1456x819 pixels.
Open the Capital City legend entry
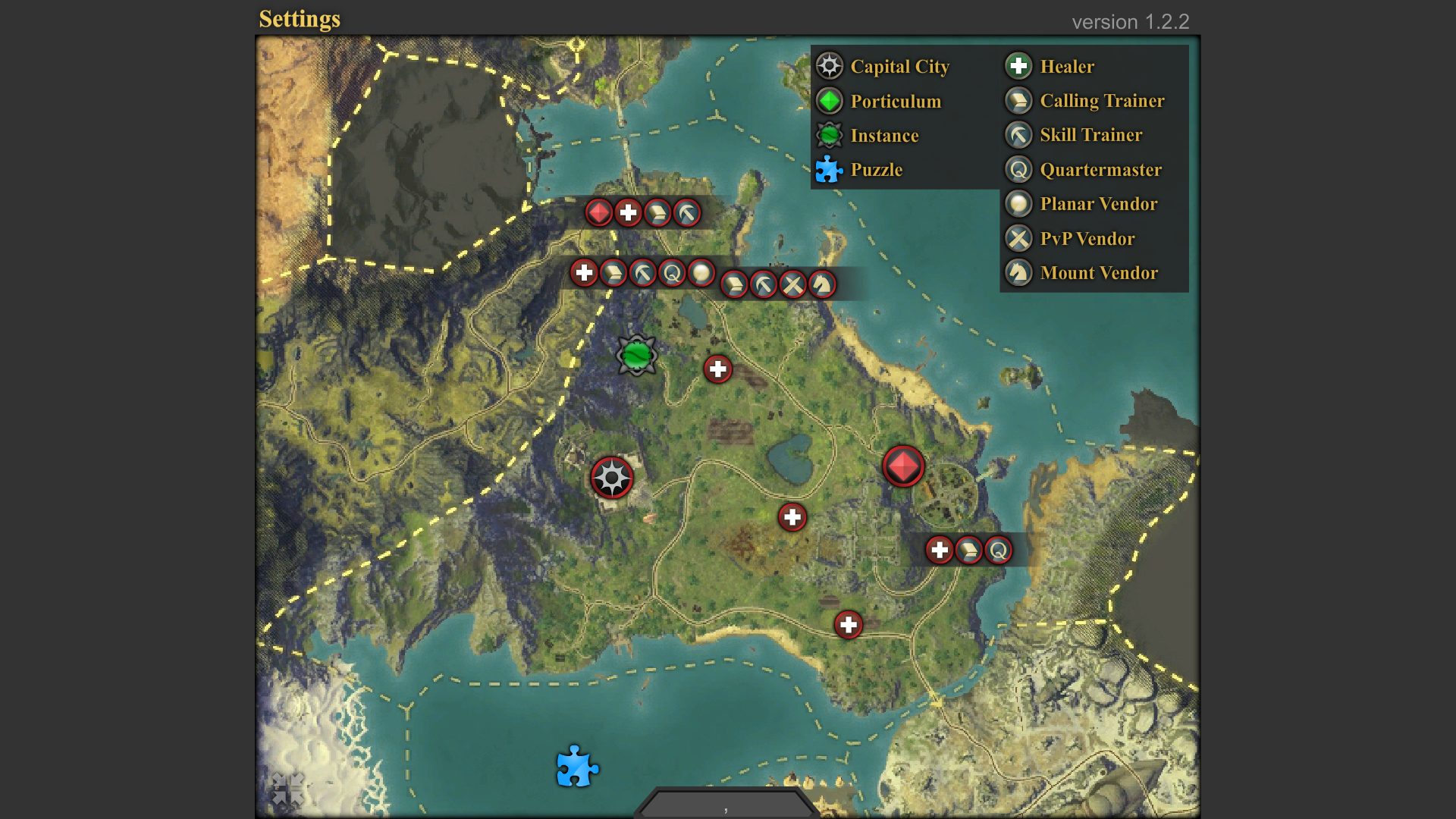900,67
